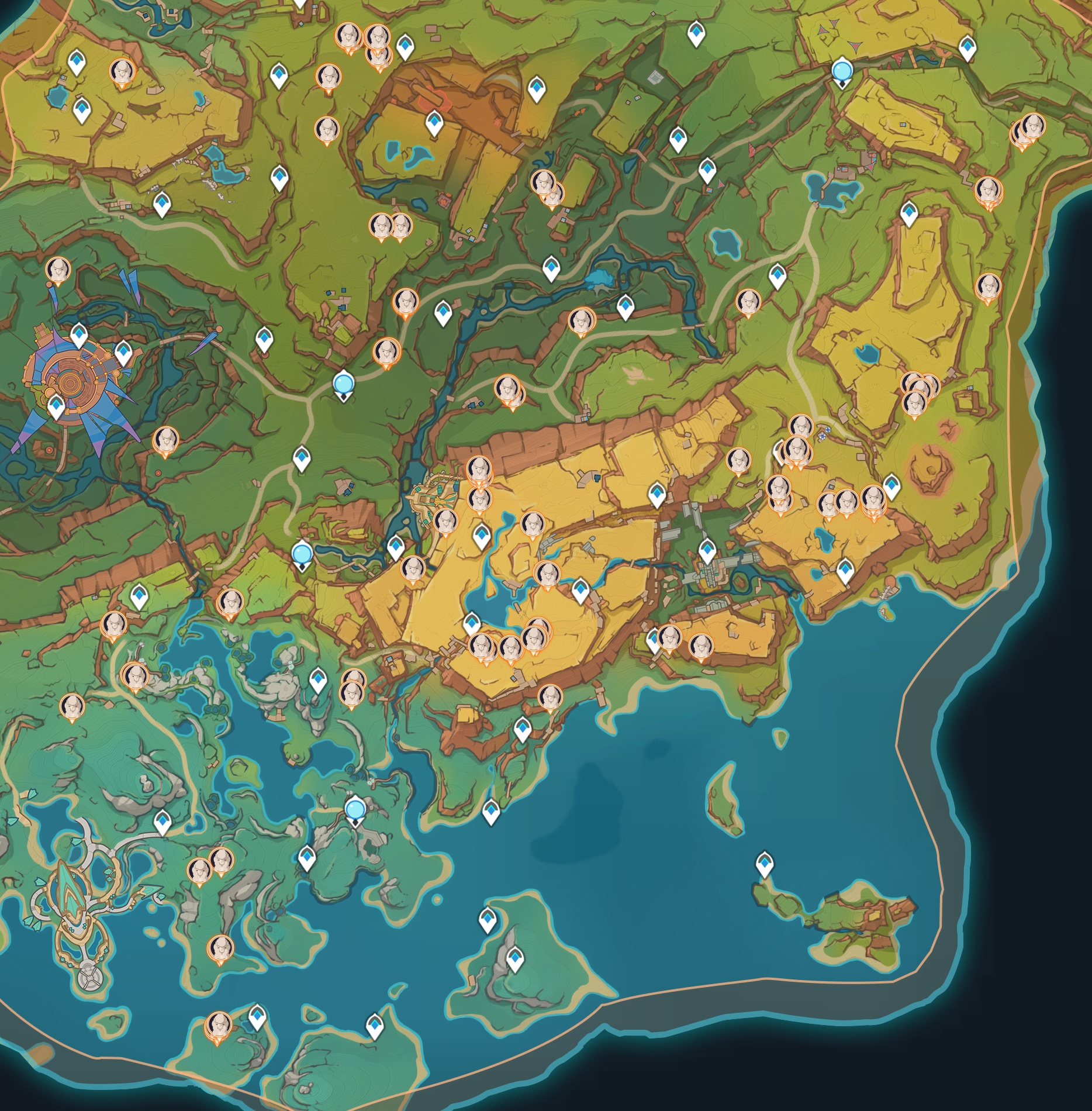Open the creature marker just above the circular city
The width and height of the screenshot is (1092, 1111).
(x=58, y=270)
